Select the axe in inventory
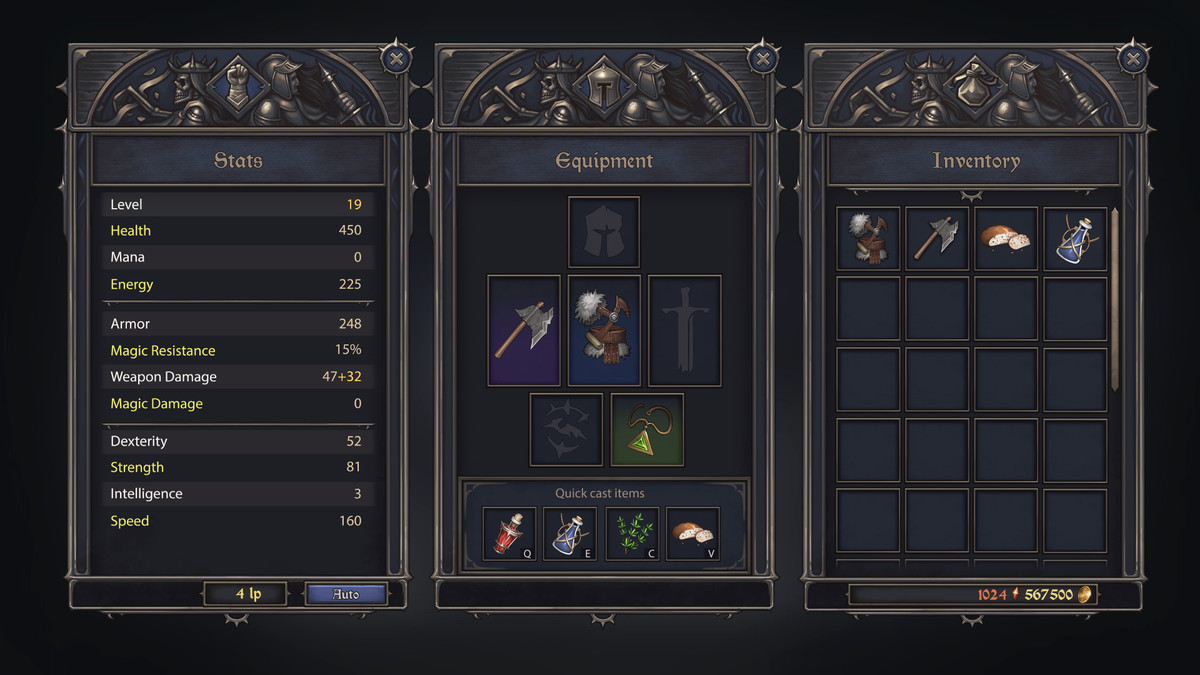This screenshot has height=675, width=1200. pyautogui.click(x=937, y=239)
